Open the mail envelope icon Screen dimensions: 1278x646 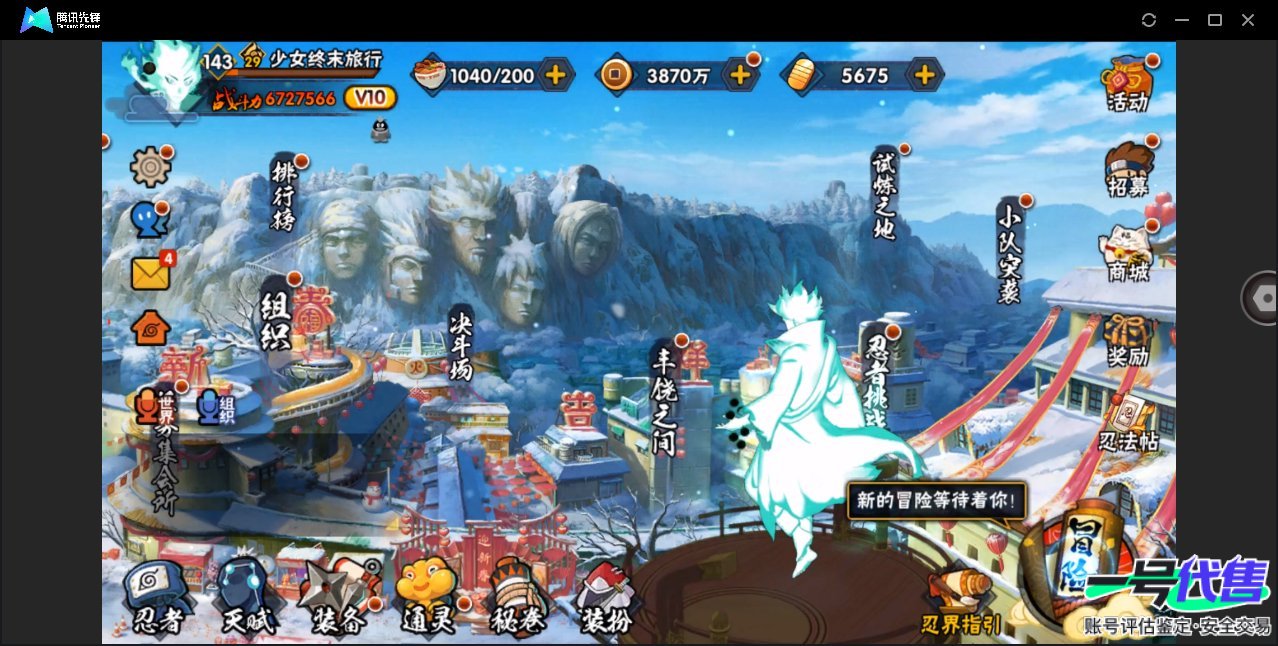click(x=150, y=272)
